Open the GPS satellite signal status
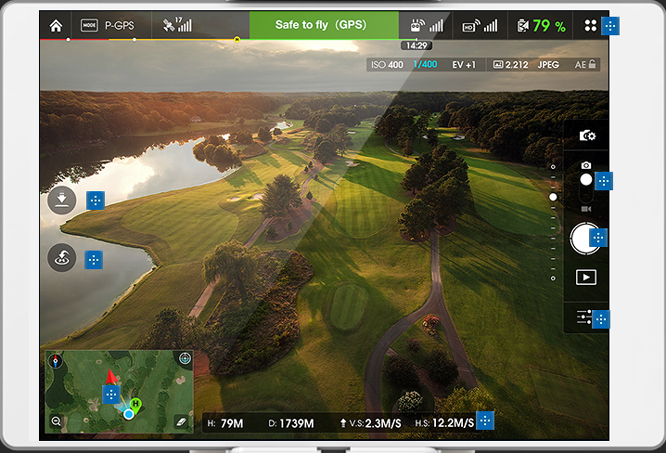The image size is (666, 453). click(177, 25)
